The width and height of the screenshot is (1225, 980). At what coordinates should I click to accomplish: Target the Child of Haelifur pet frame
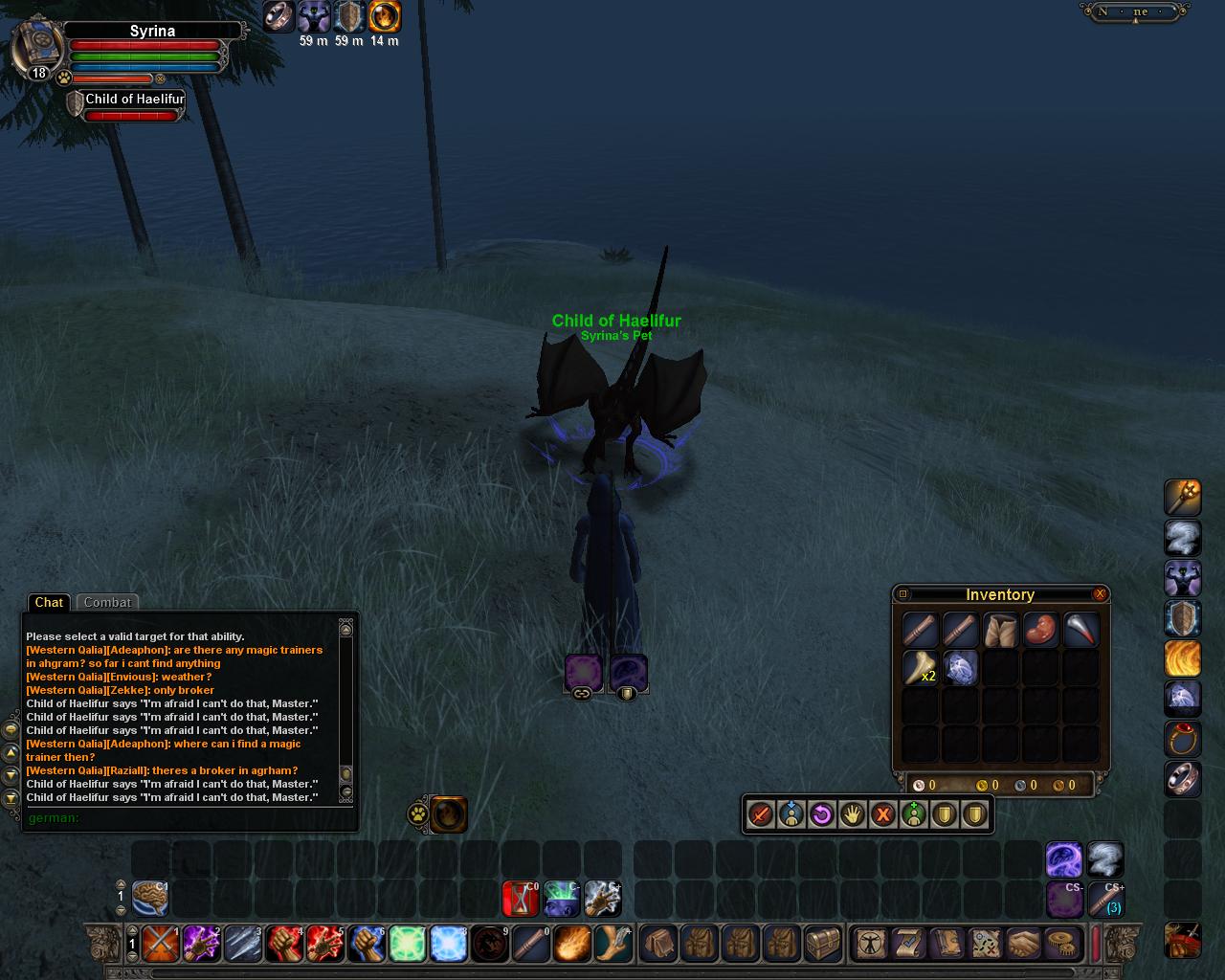click(x=132, y=100)
